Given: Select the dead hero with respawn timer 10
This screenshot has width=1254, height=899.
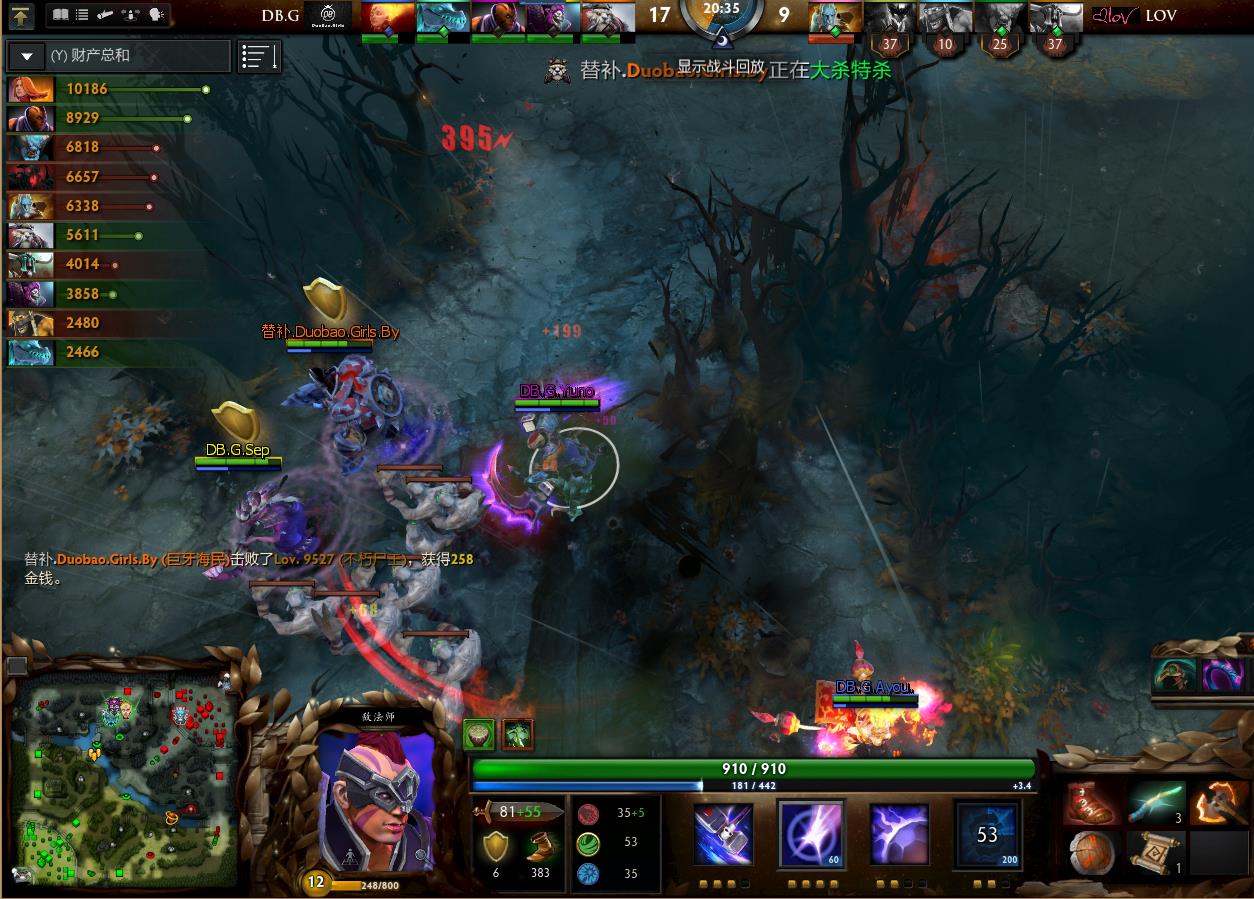Looking at the screenshot, I should coord(945,18).
